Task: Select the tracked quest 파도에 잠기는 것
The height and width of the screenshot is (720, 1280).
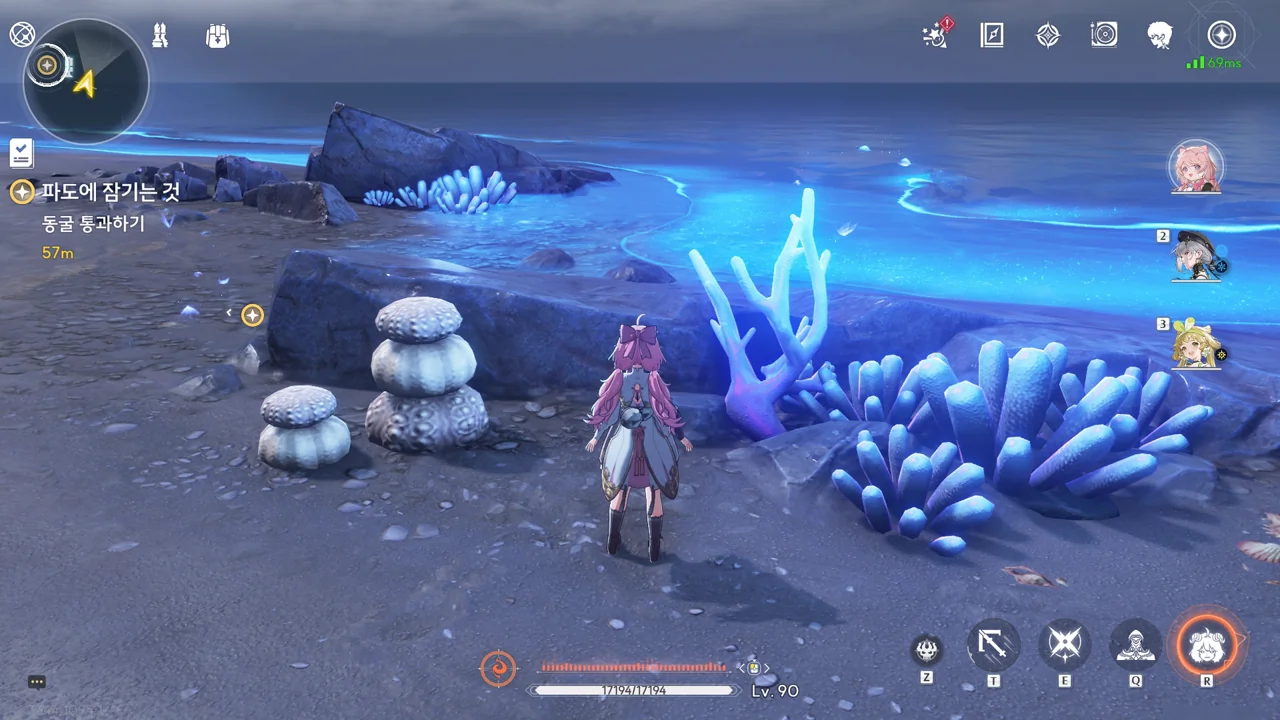Action: click(110, 192)
